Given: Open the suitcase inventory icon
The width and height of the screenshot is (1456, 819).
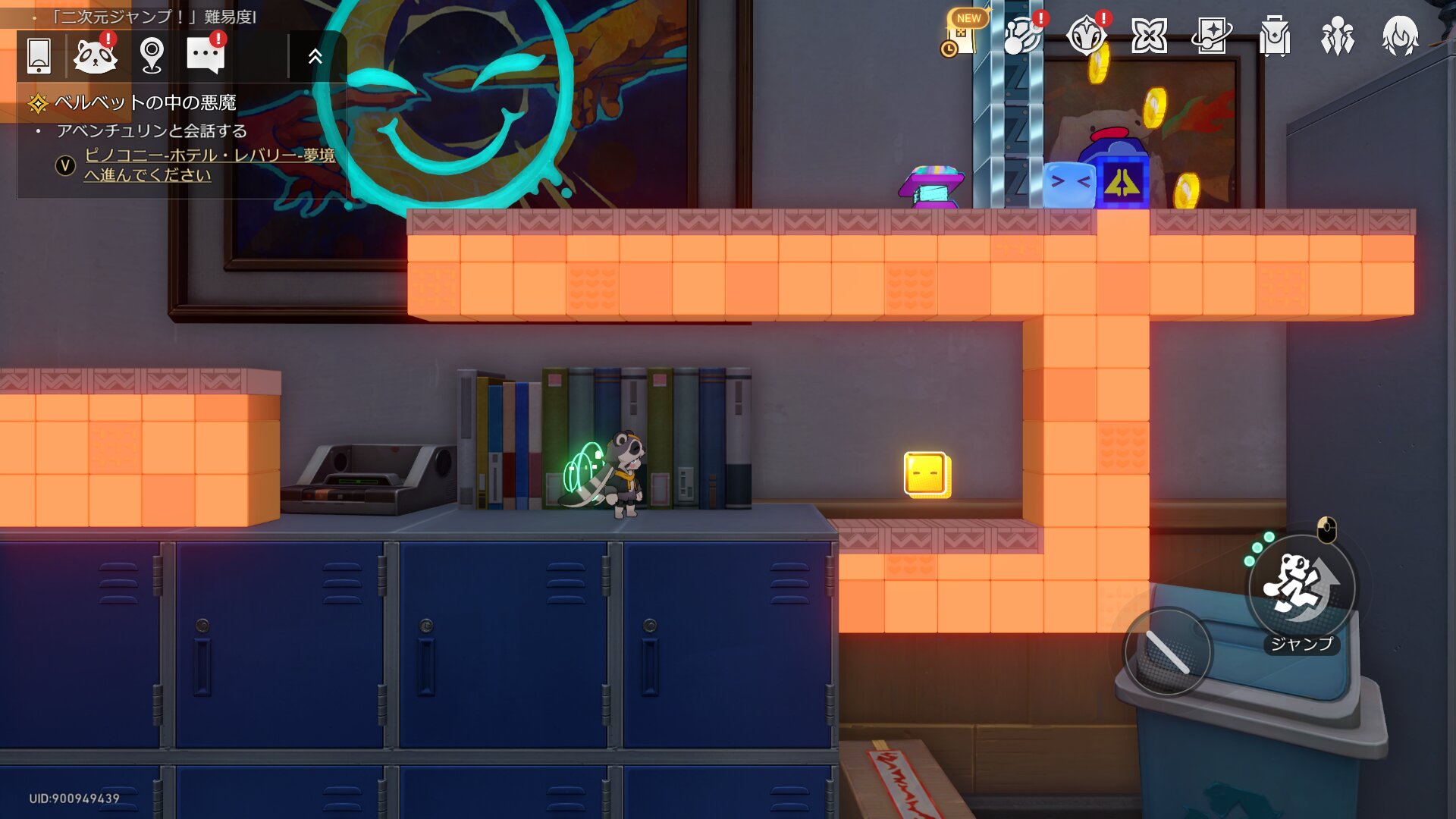Looking at the screenshot, I should 1275,36.
